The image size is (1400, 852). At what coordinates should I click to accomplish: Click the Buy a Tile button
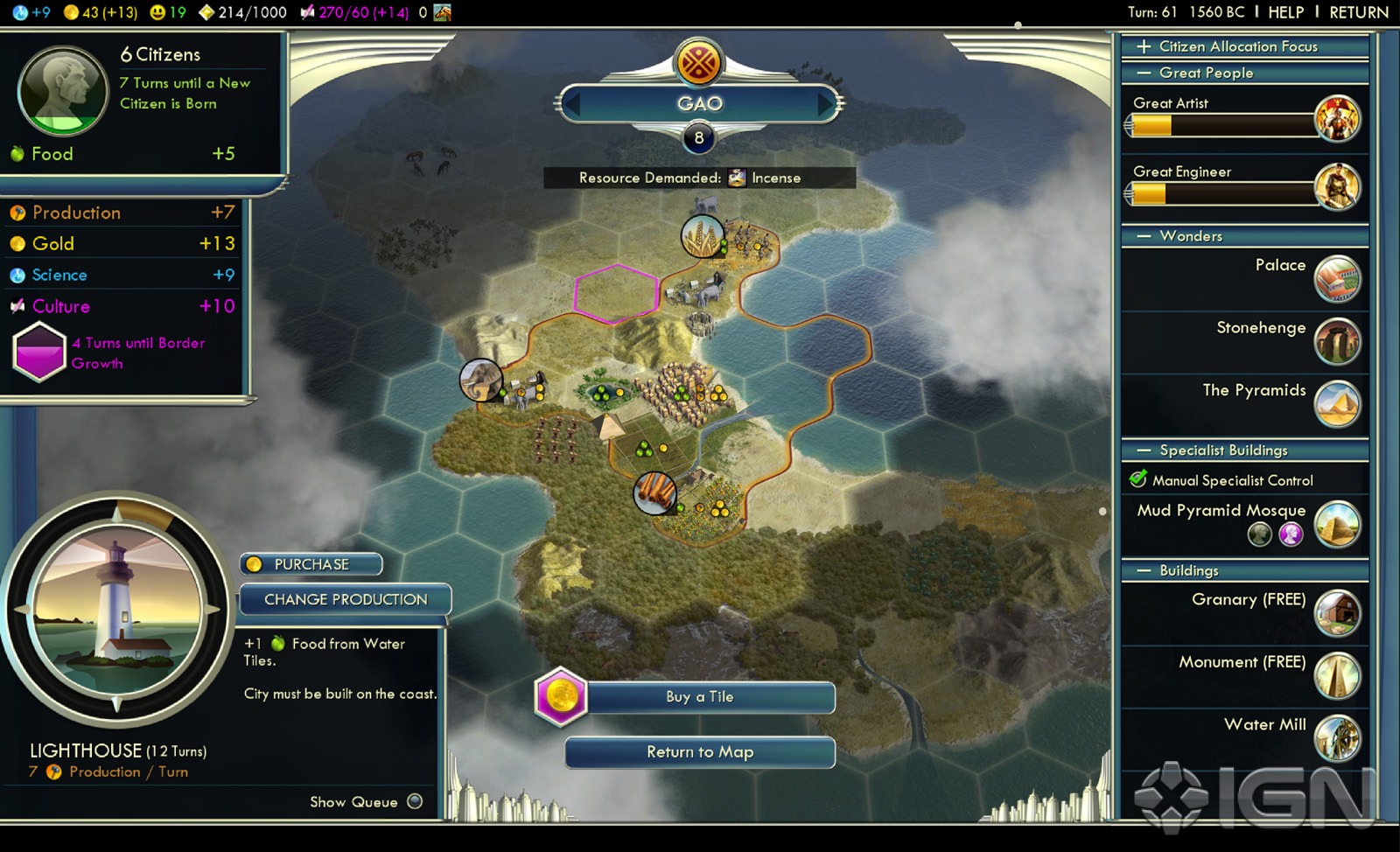click(x=699, y=697)
